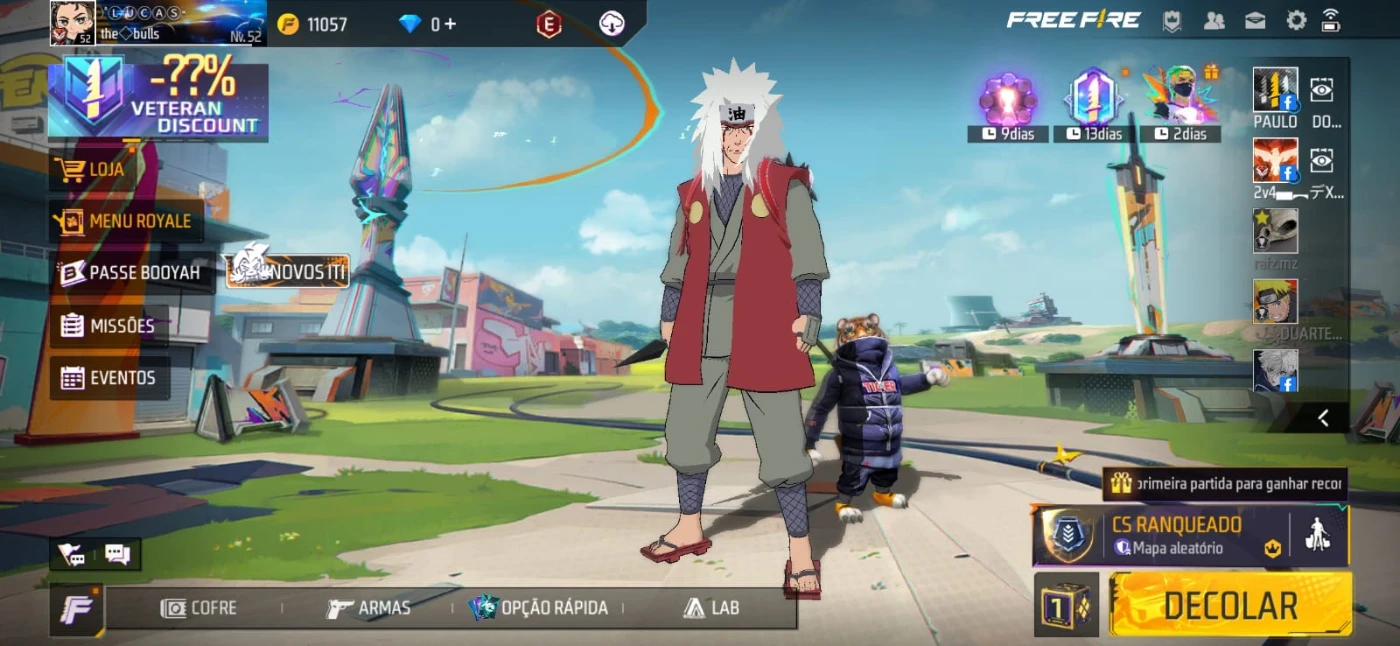Screen dimensions: 1400x646
Task: Open the chat speech bubble icon
Action: [118, 554]
